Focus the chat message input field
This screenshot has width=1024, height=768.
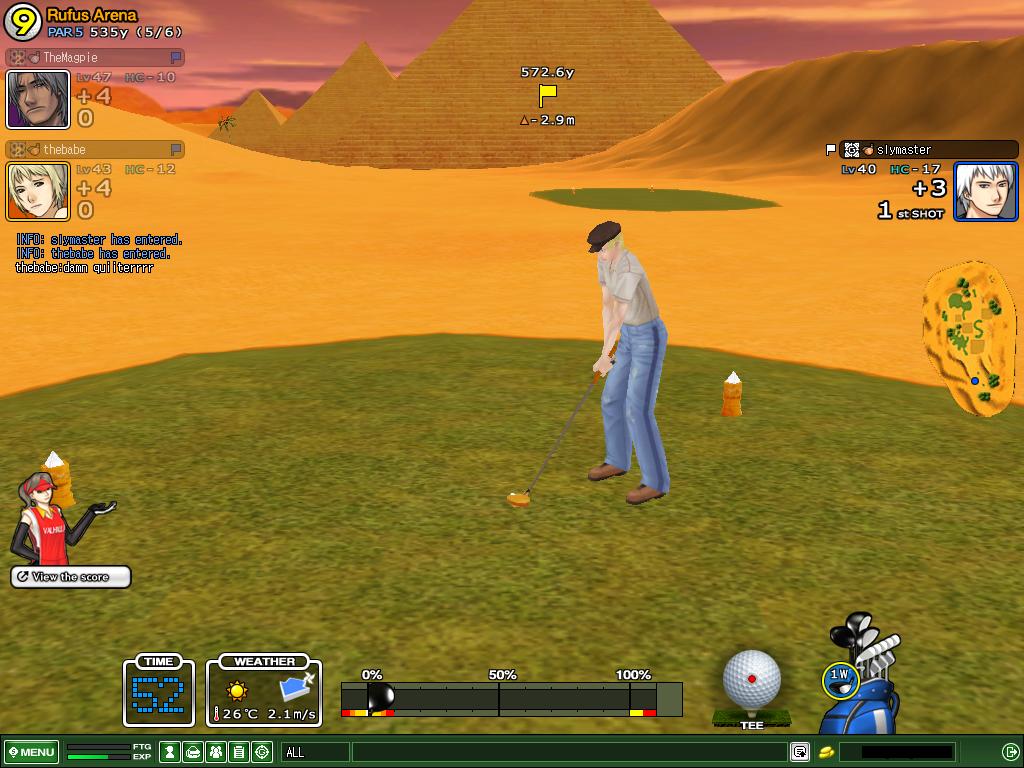(x=570, y=752)
